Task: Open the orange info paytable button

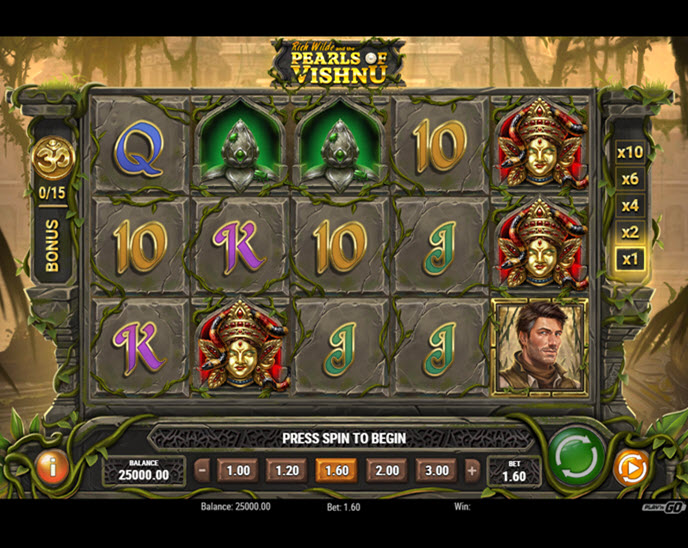Action: pyautogui.click(x=52, y=466)
